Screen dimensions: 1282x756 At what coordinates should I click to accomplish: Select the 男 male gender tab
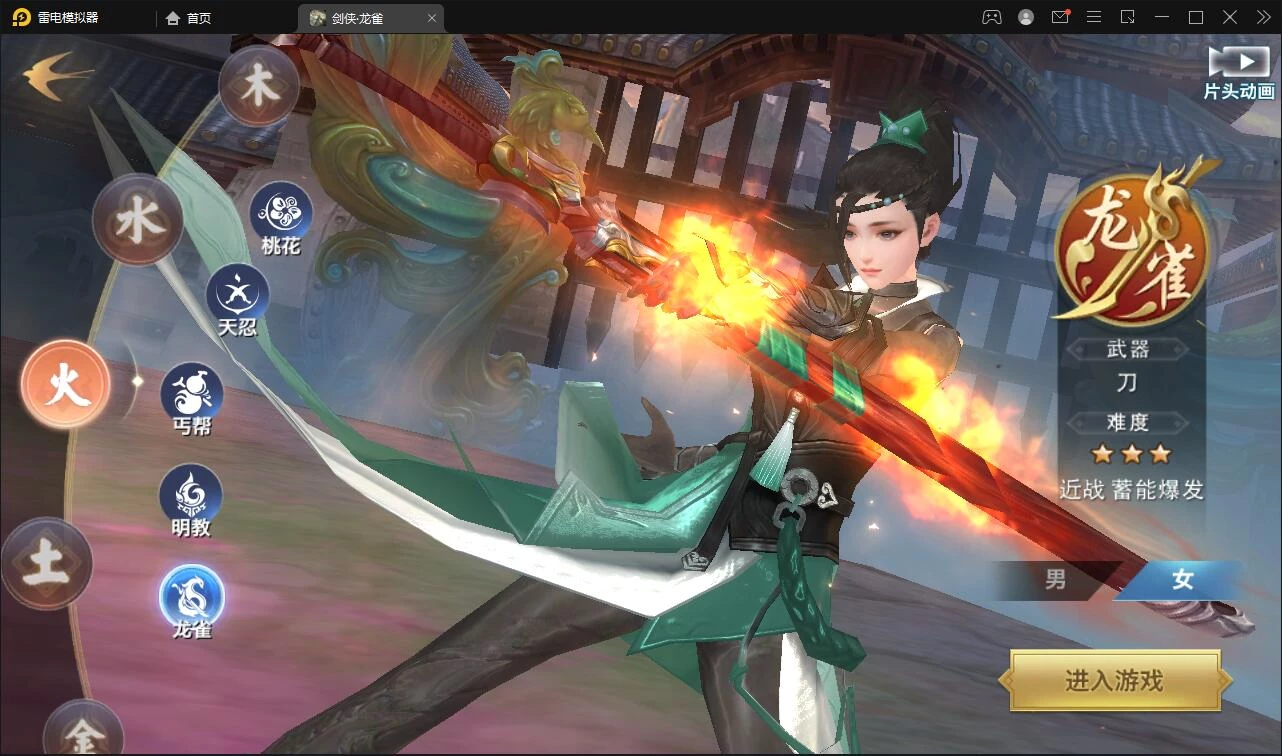point(1056,580)
